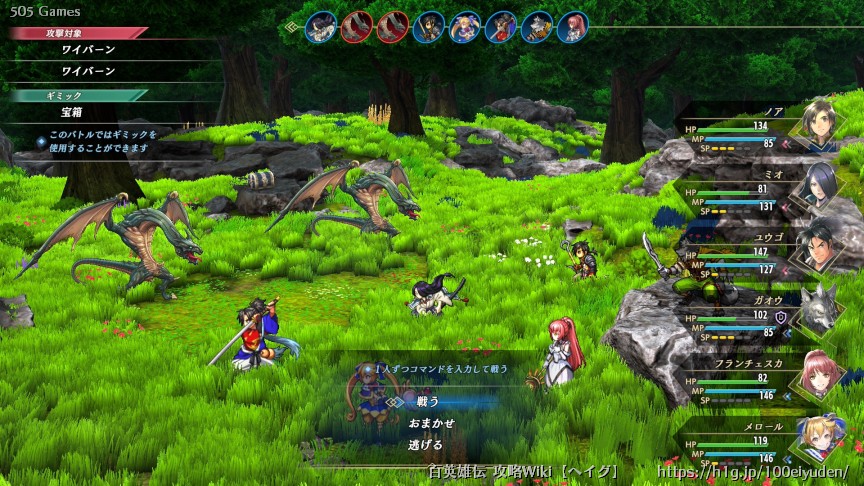Select the おまかせ (Auto) battle option
The width and height of the screenshot is (864, 486).
pos(432,423)
